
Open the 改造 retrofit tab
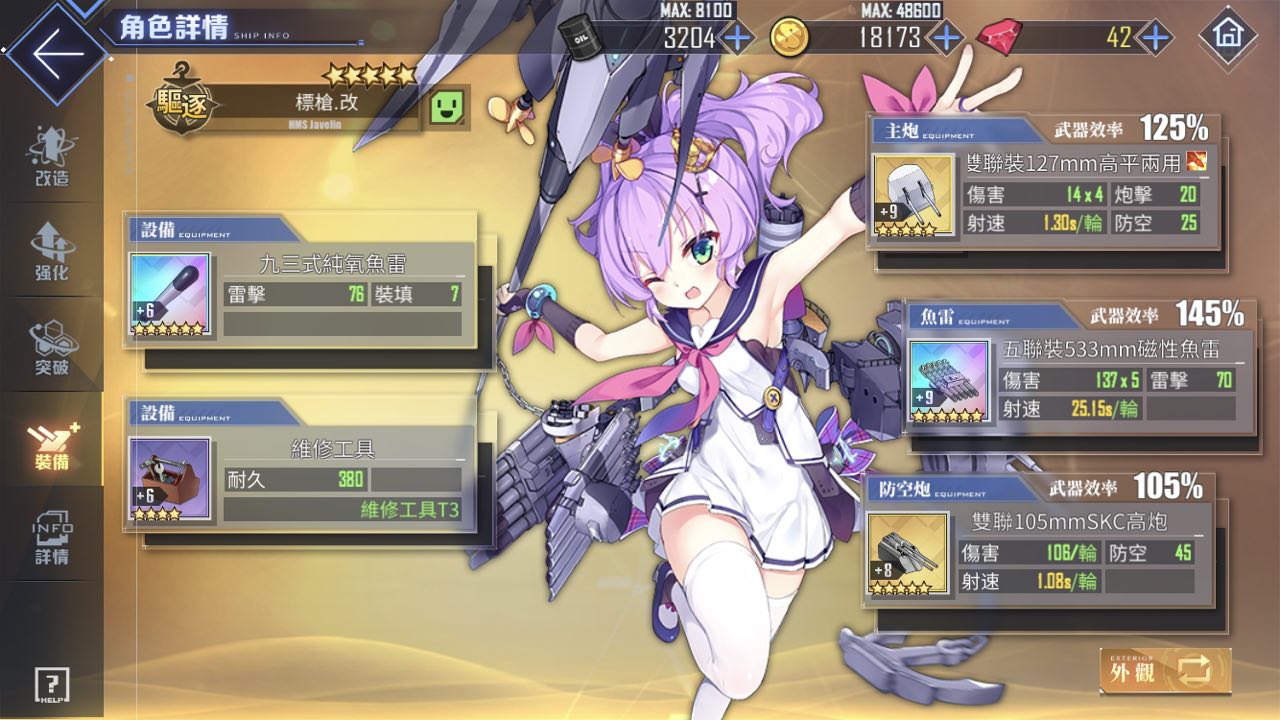coord(51,159)
